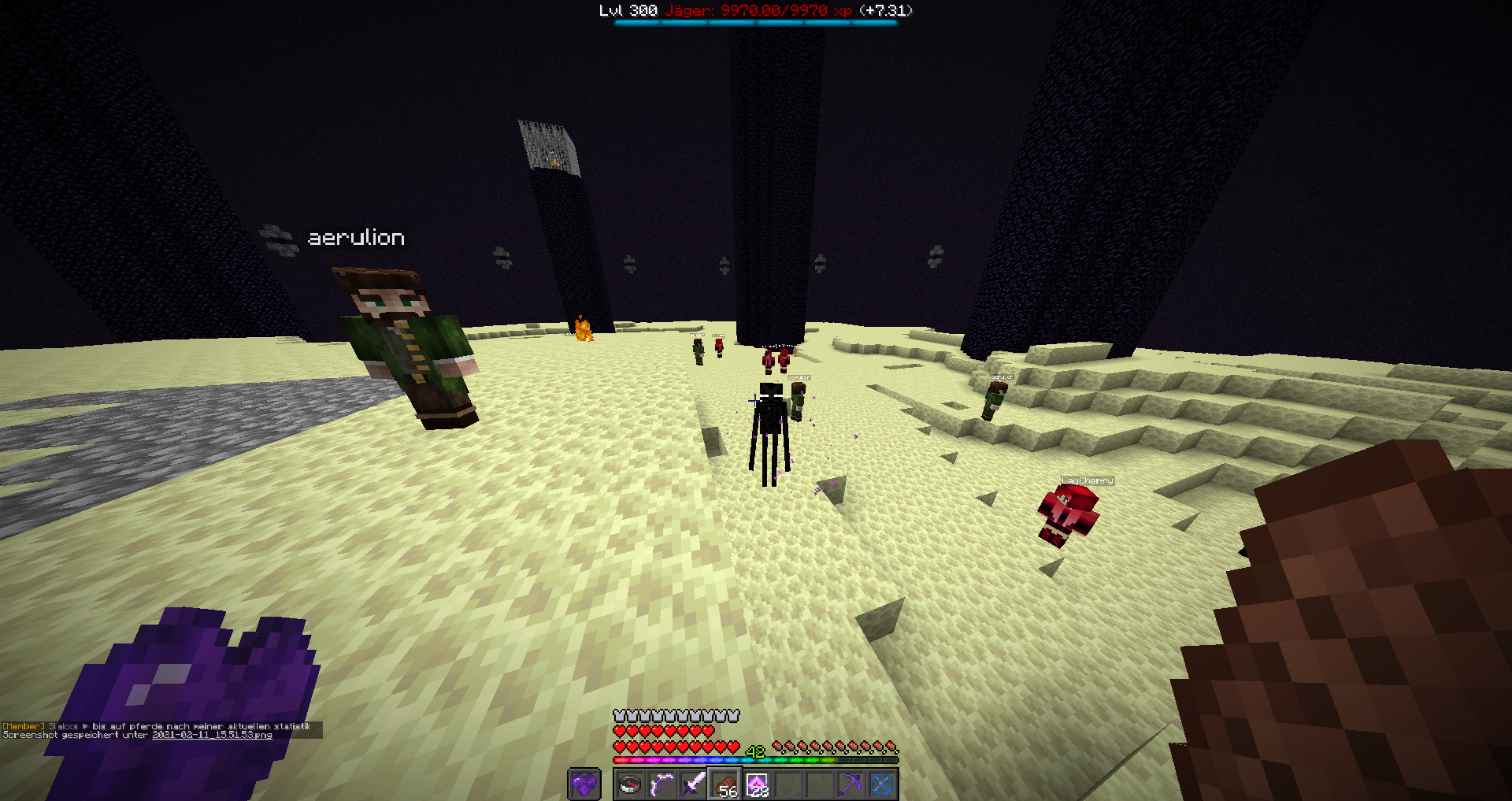Select the enchanted bow slot

[x=661, y=784]
